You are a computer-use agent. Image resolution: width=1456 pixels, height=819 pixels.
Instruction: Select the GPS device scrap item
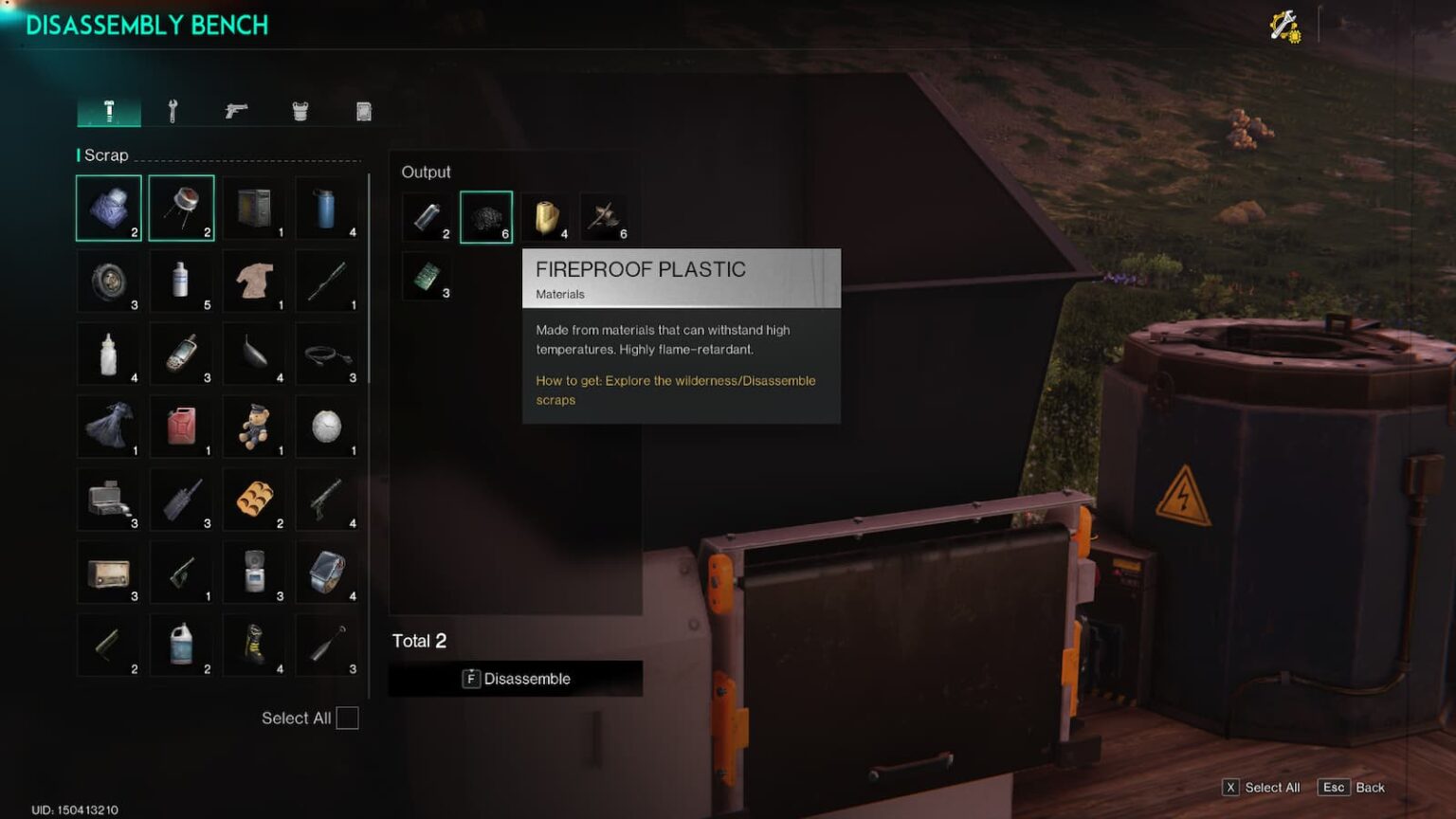pyautogui.click(x=181, y=354)
